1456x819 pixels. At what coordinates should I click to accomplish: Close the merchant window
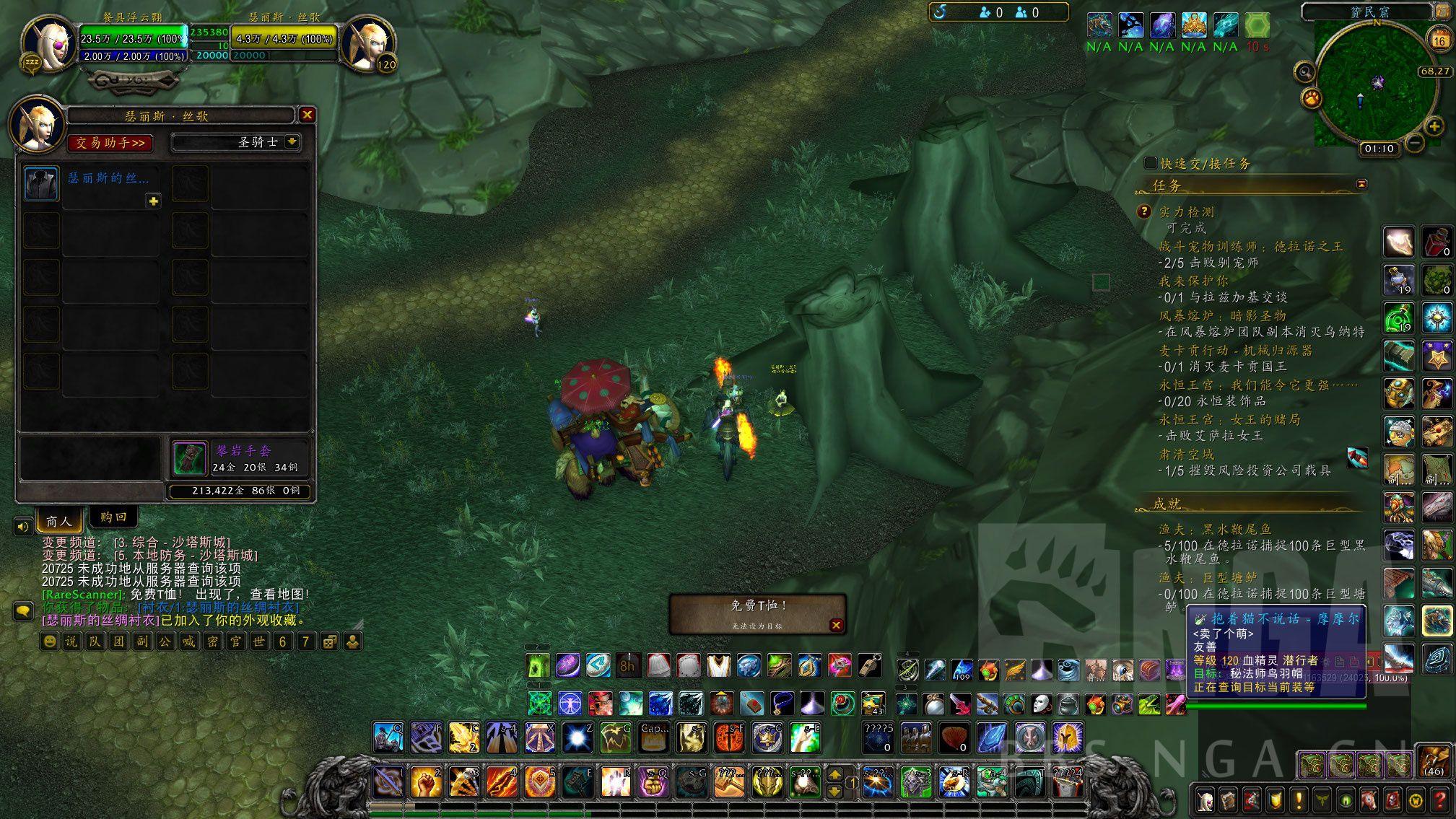click(x=307, y=115)
